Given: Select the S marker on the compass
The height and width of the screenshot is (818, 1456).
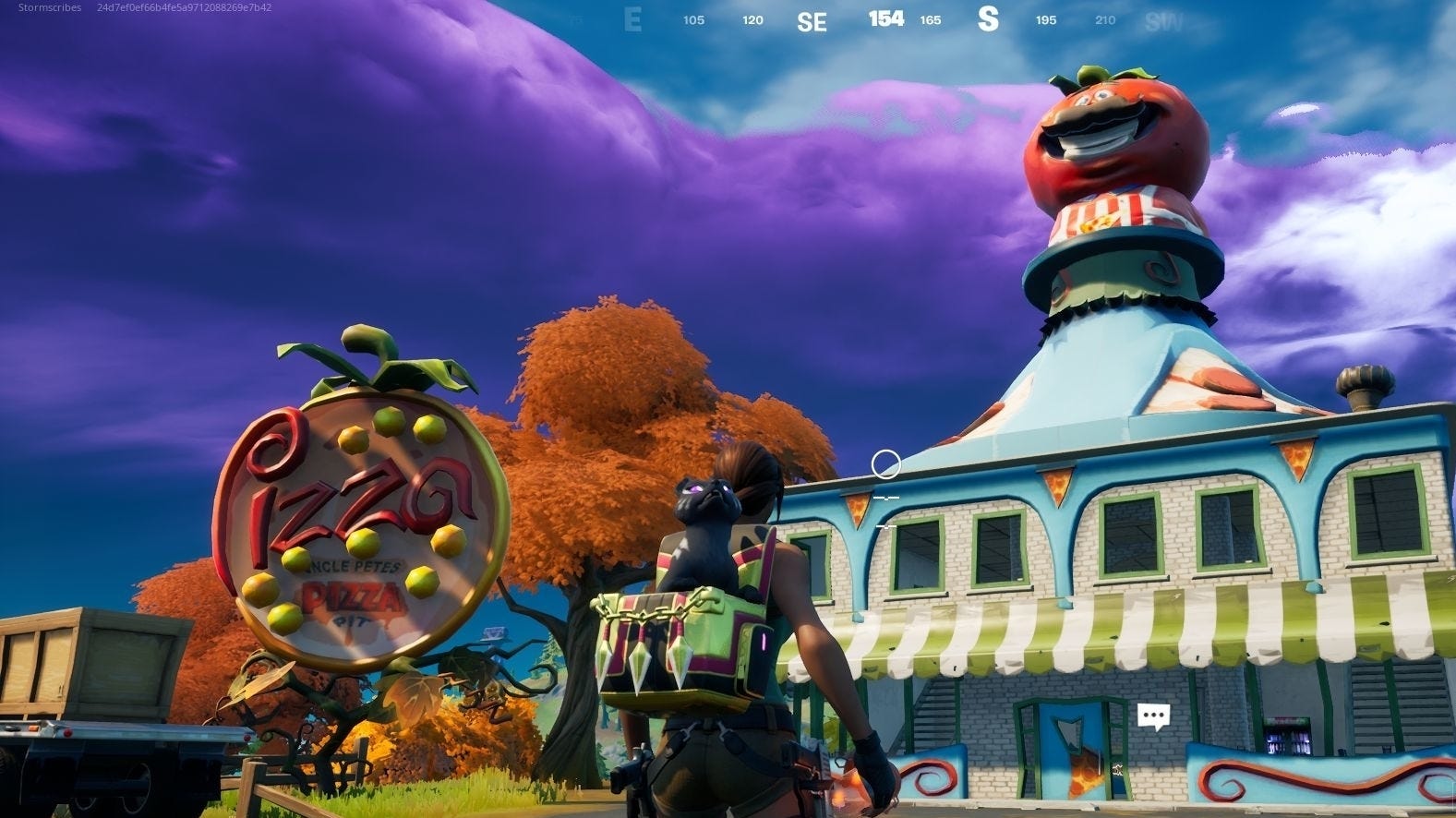Looking at the screenshot, I should [x=988, y=20].
